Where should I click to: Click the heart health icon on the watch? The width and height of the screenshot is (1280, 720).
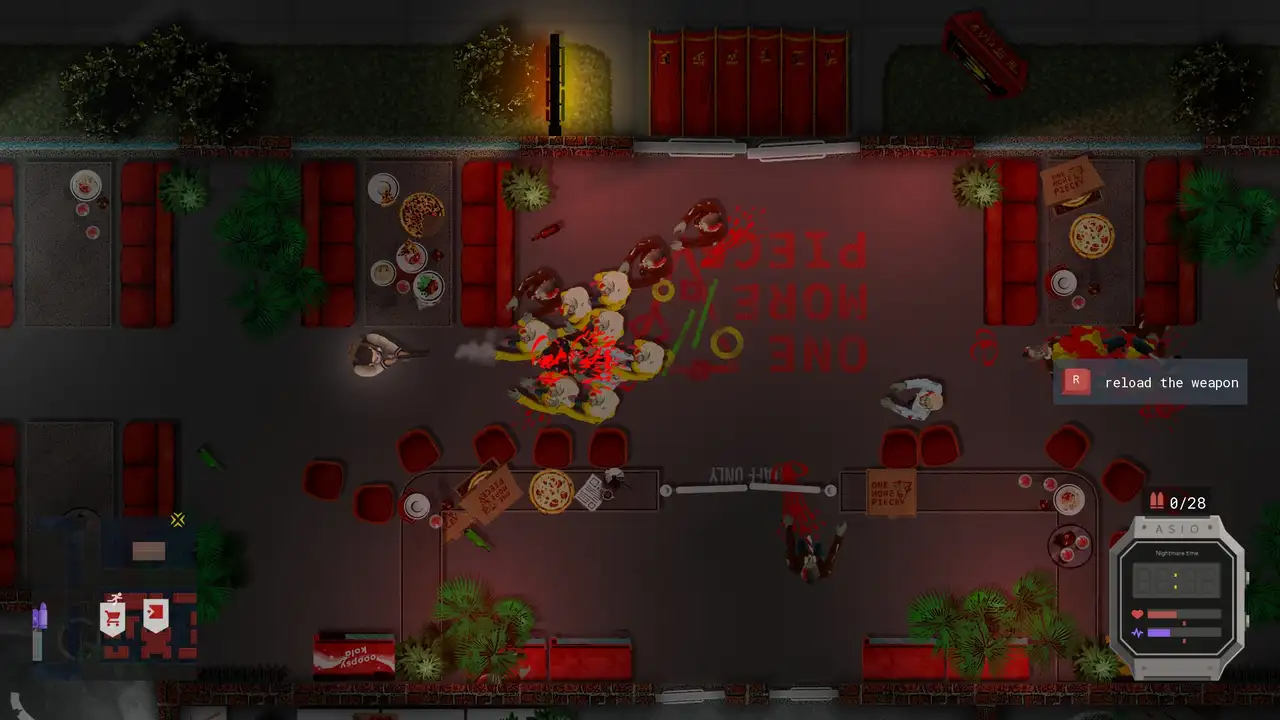pos(1137,613)
